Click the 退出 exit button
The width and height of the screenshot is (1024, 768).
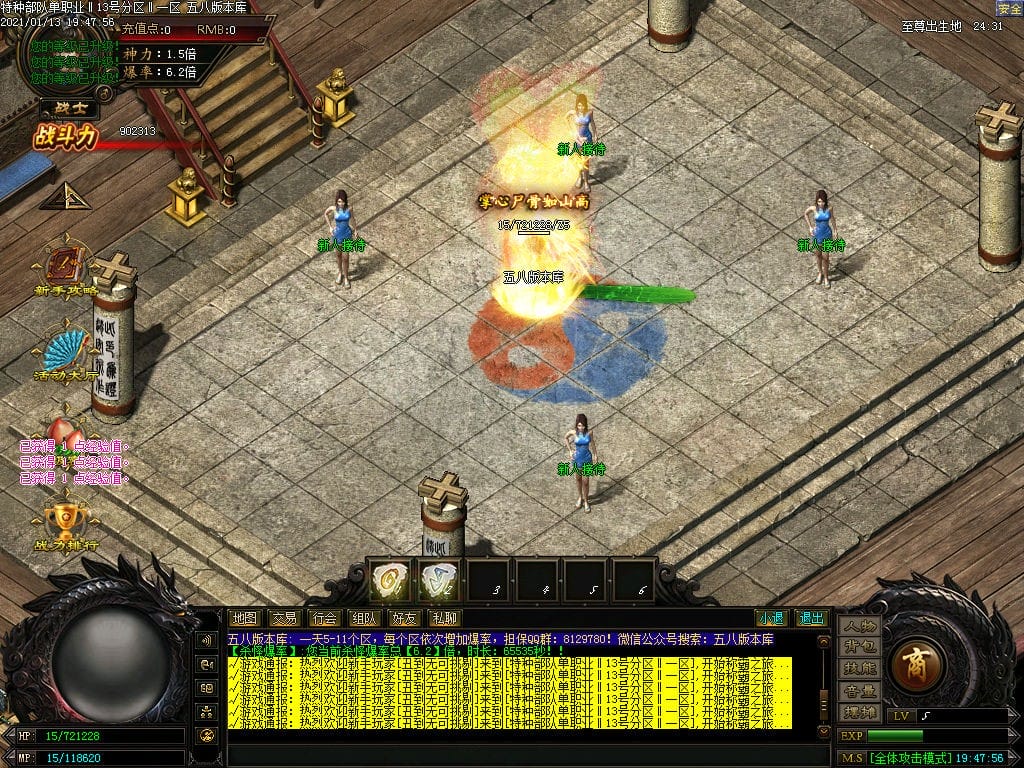[811, 618]
